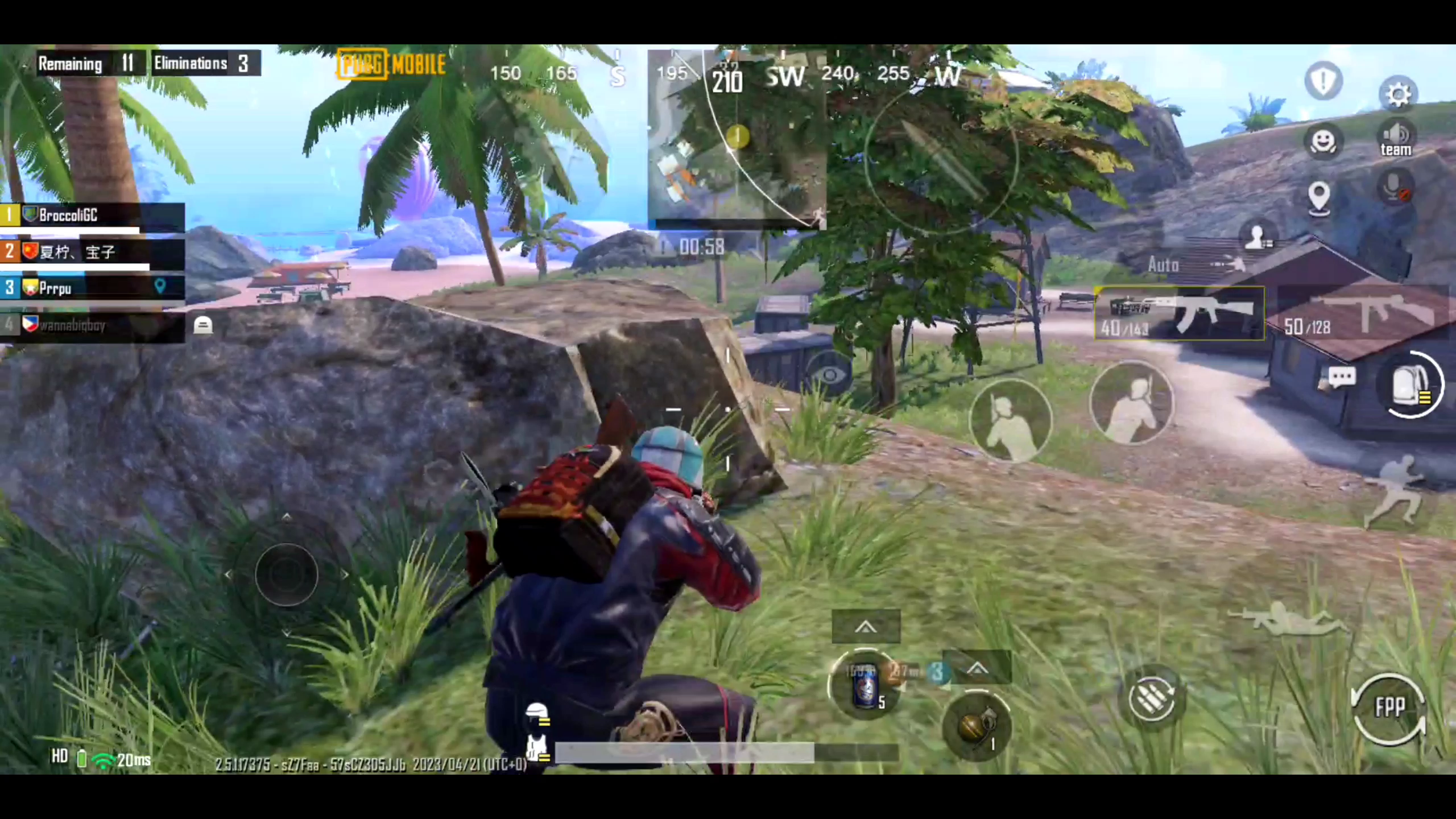Tap the upward stance chevron
This screenshot has width=1456, height=819.
866,626
